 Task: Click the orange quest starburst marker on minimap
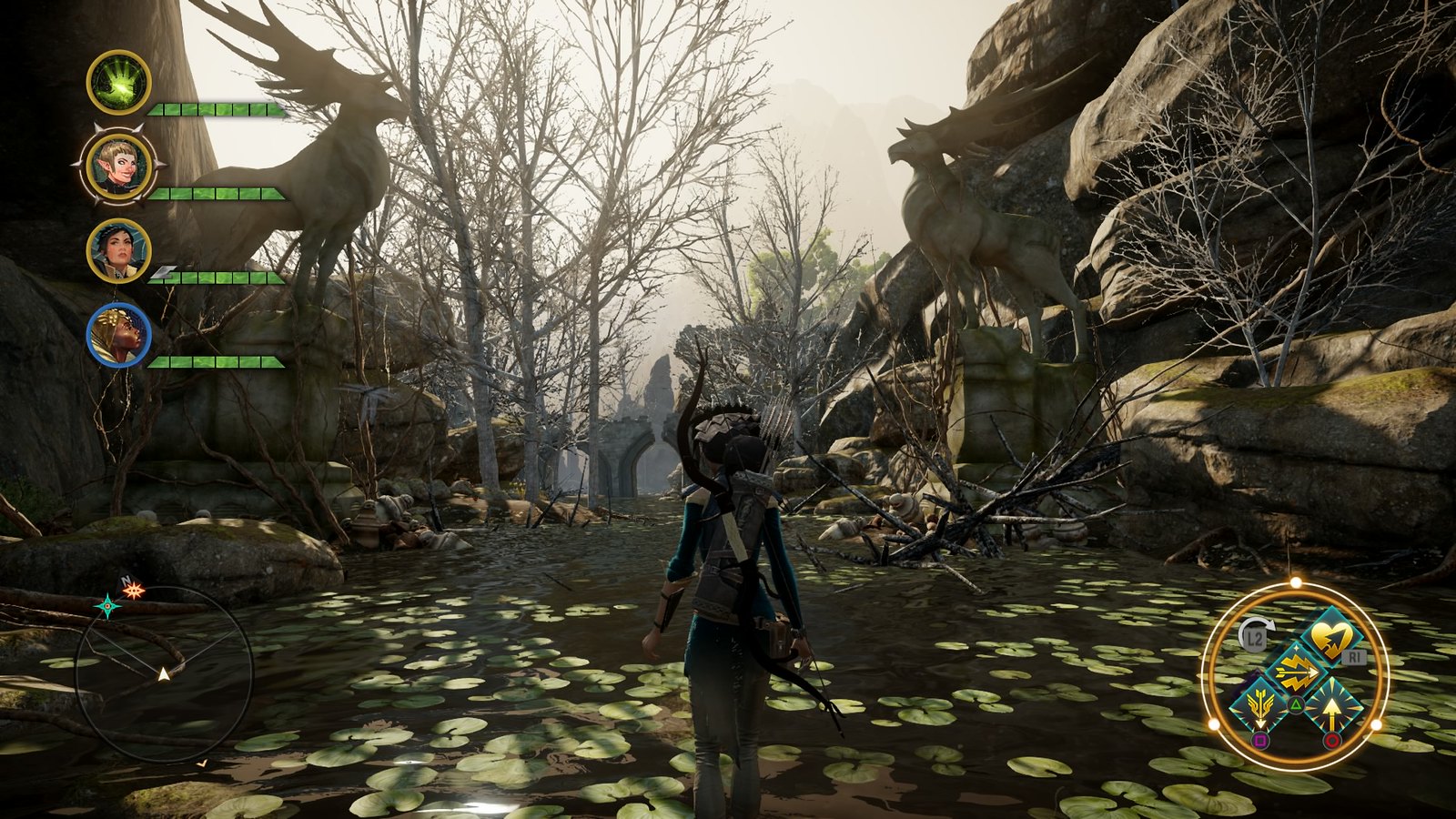134,590
